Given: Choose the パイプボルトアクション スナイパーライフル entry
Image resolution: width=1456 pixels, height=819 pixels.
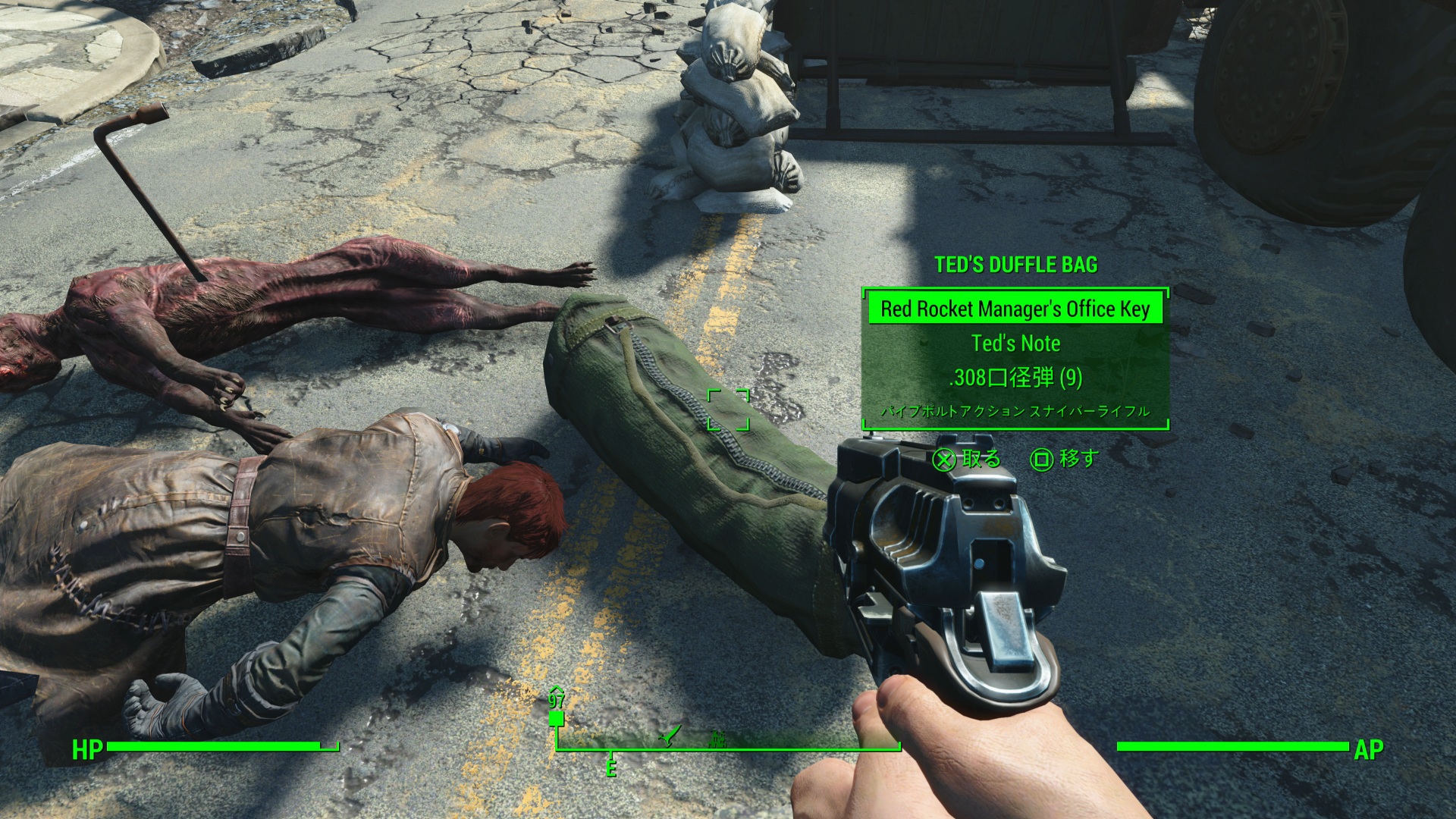Looking at the screenshot, I should (x=1015, y=411).
